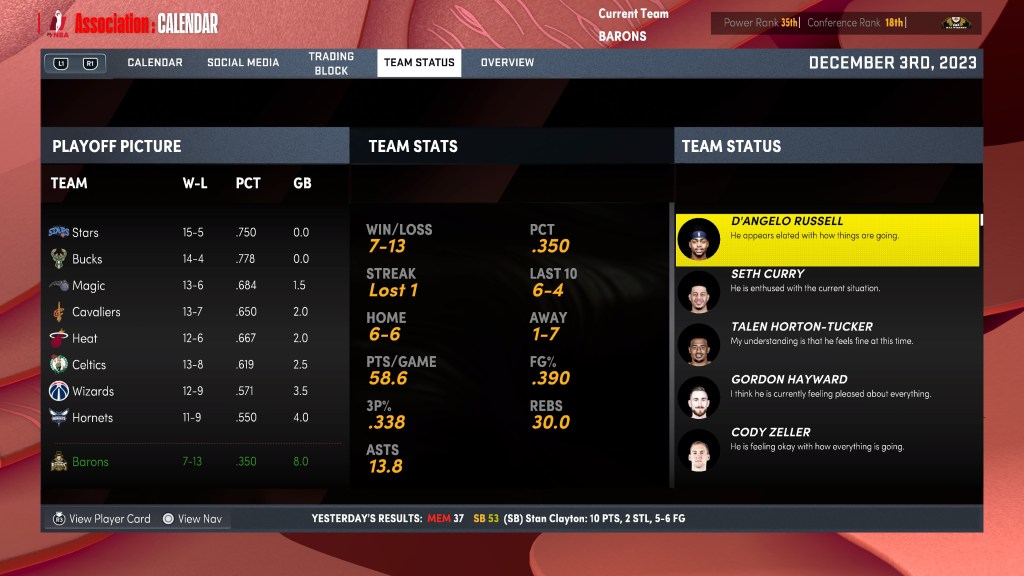Choose Seth Curry from the player list
This screenshot has height=576, width=1024.
pyautogui.click(x=827, y=292)
